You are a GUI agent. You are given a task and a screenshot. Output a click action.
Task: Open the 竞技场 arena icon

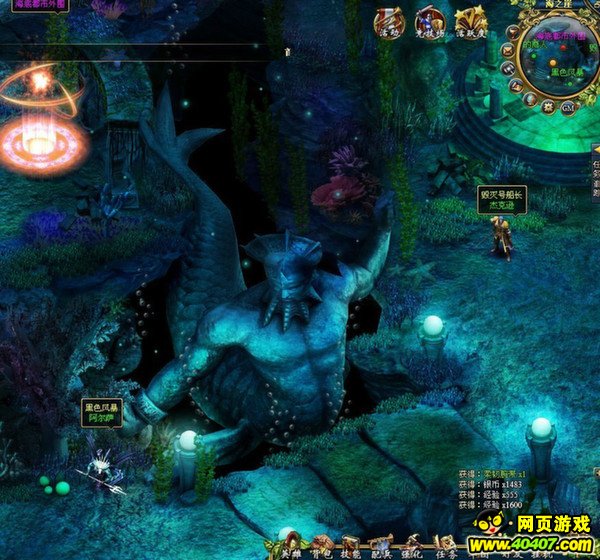click(430, 21)
